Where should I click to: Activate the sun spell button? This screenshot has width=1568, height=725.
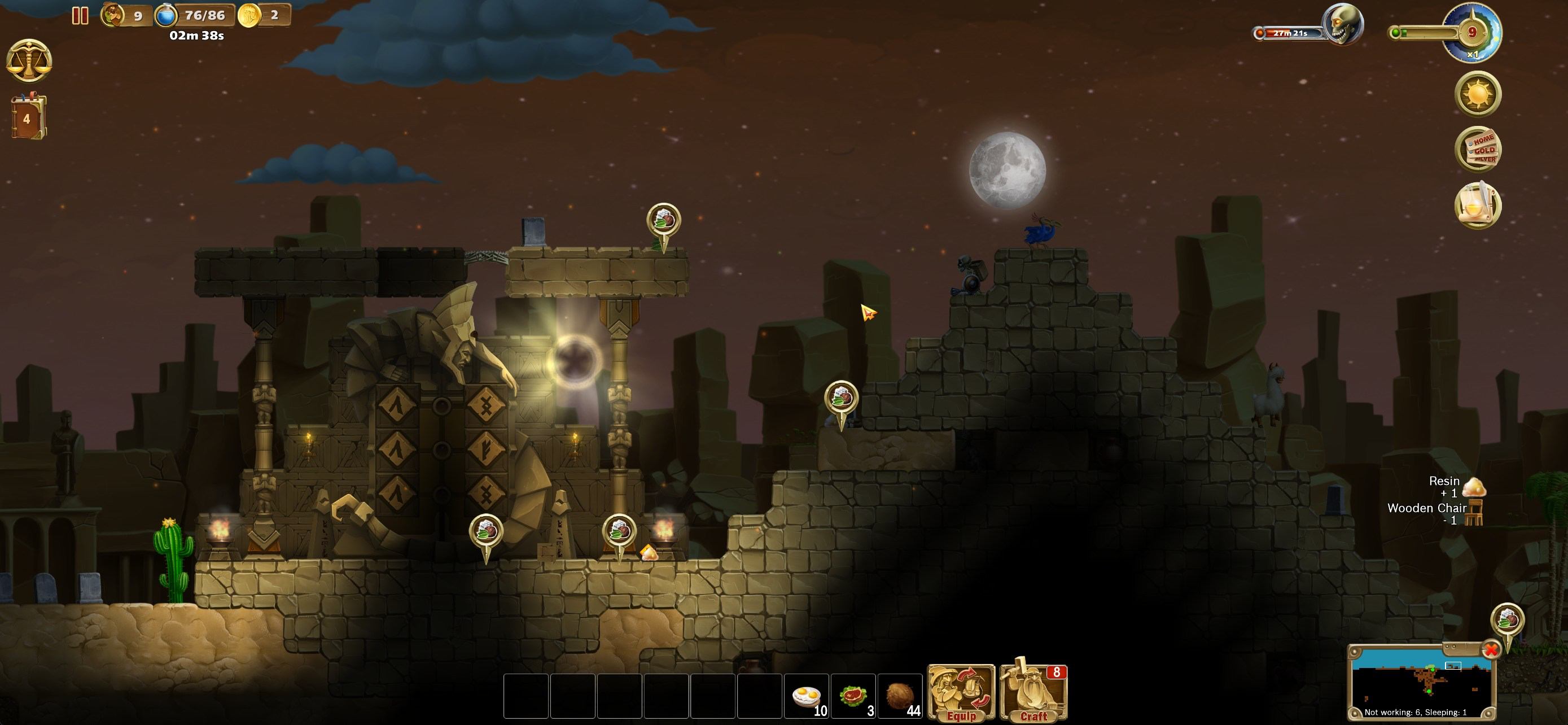click(x=1477, y=94)
